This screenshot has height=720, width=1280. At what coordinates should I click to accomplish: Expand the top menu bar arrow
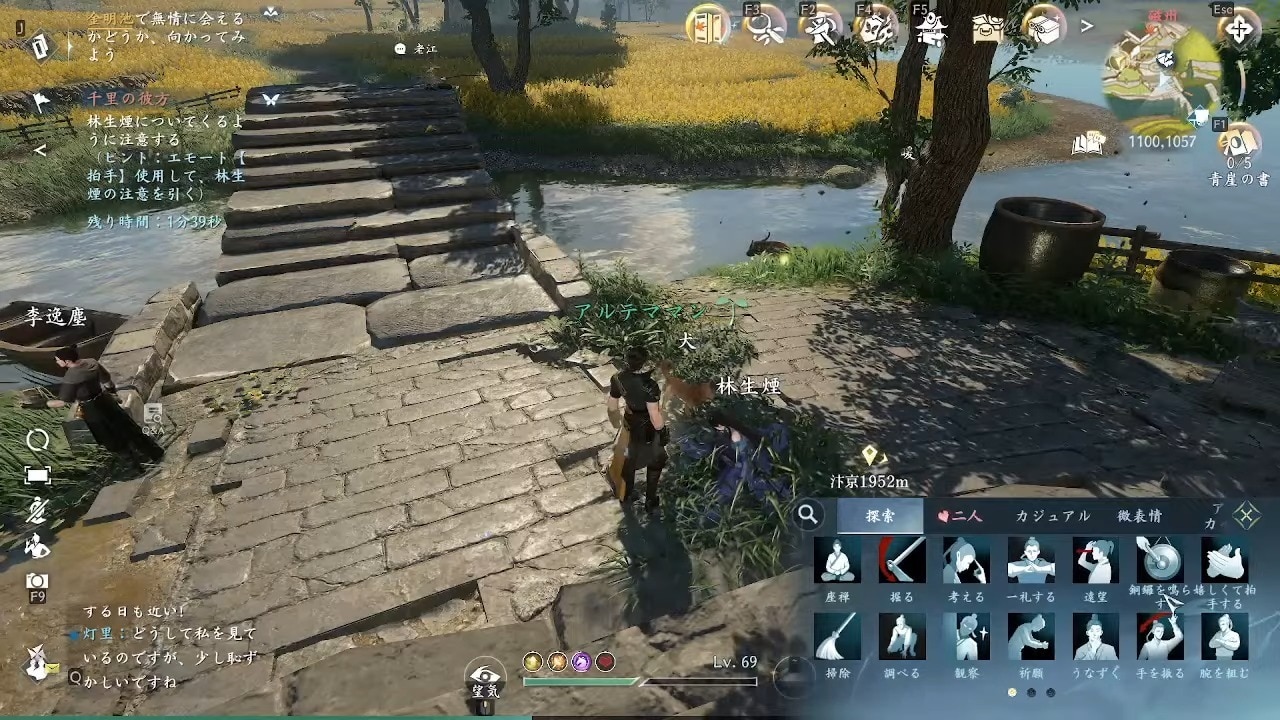(x=1087, y=27)
